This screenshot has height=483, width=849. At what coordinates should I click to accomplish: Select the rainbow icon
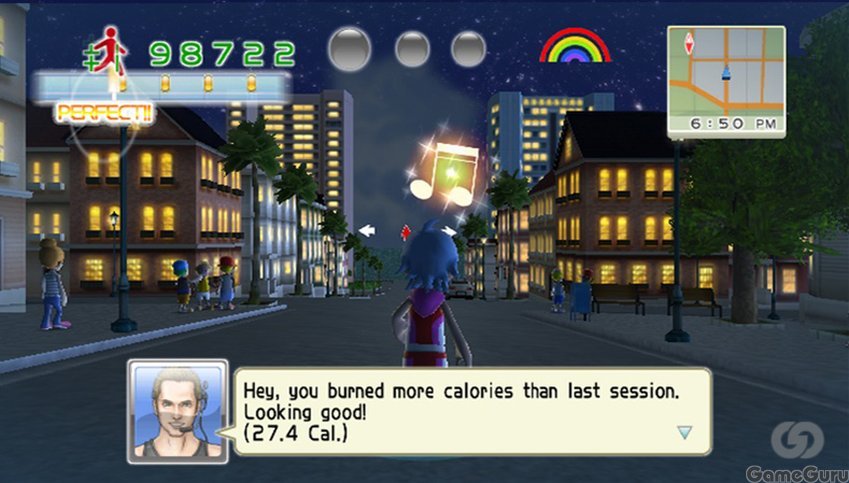[x=575, y=46]
